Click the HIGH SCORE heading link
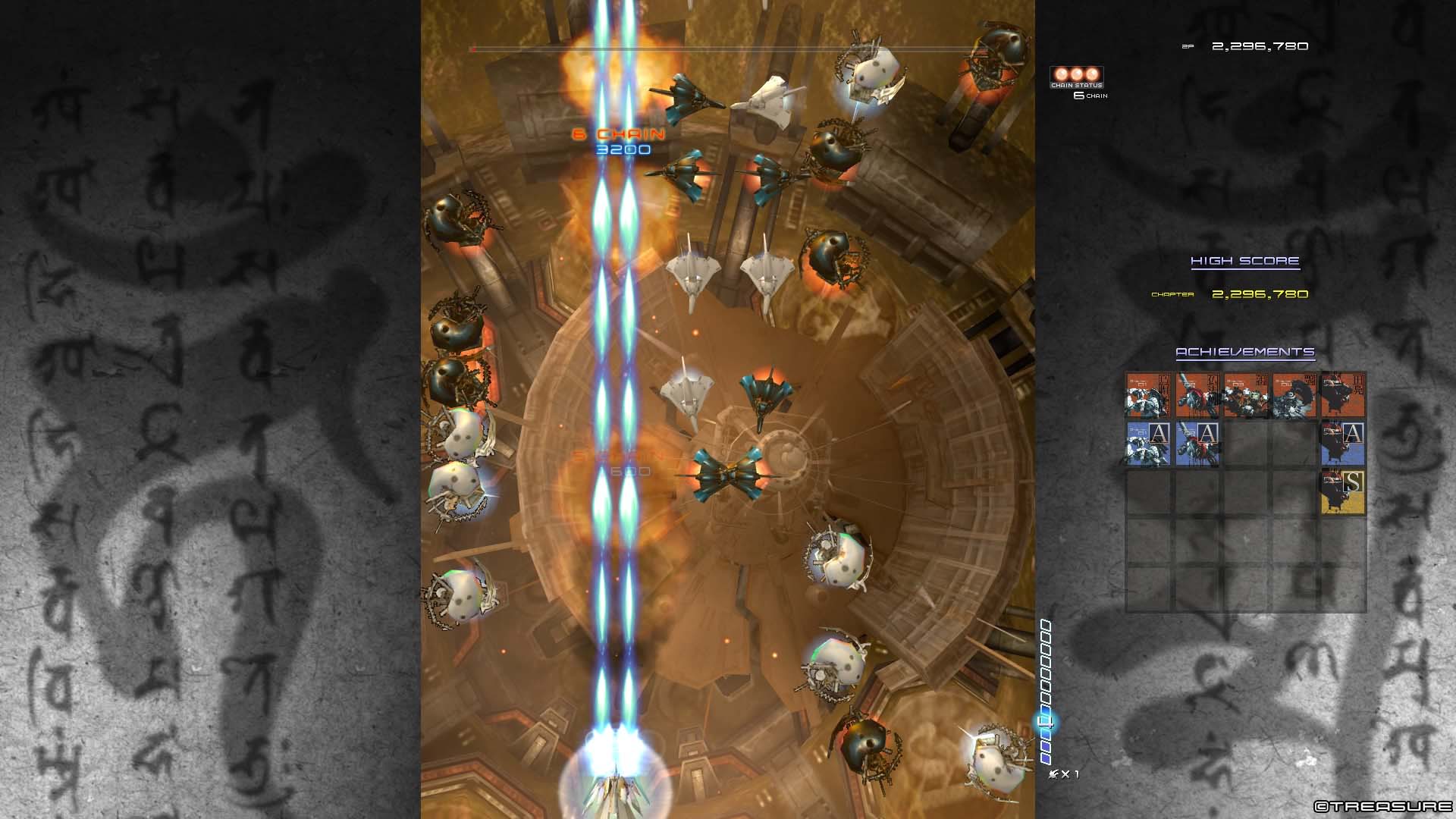This screenshot has width=1456, height=819. 1244,260
